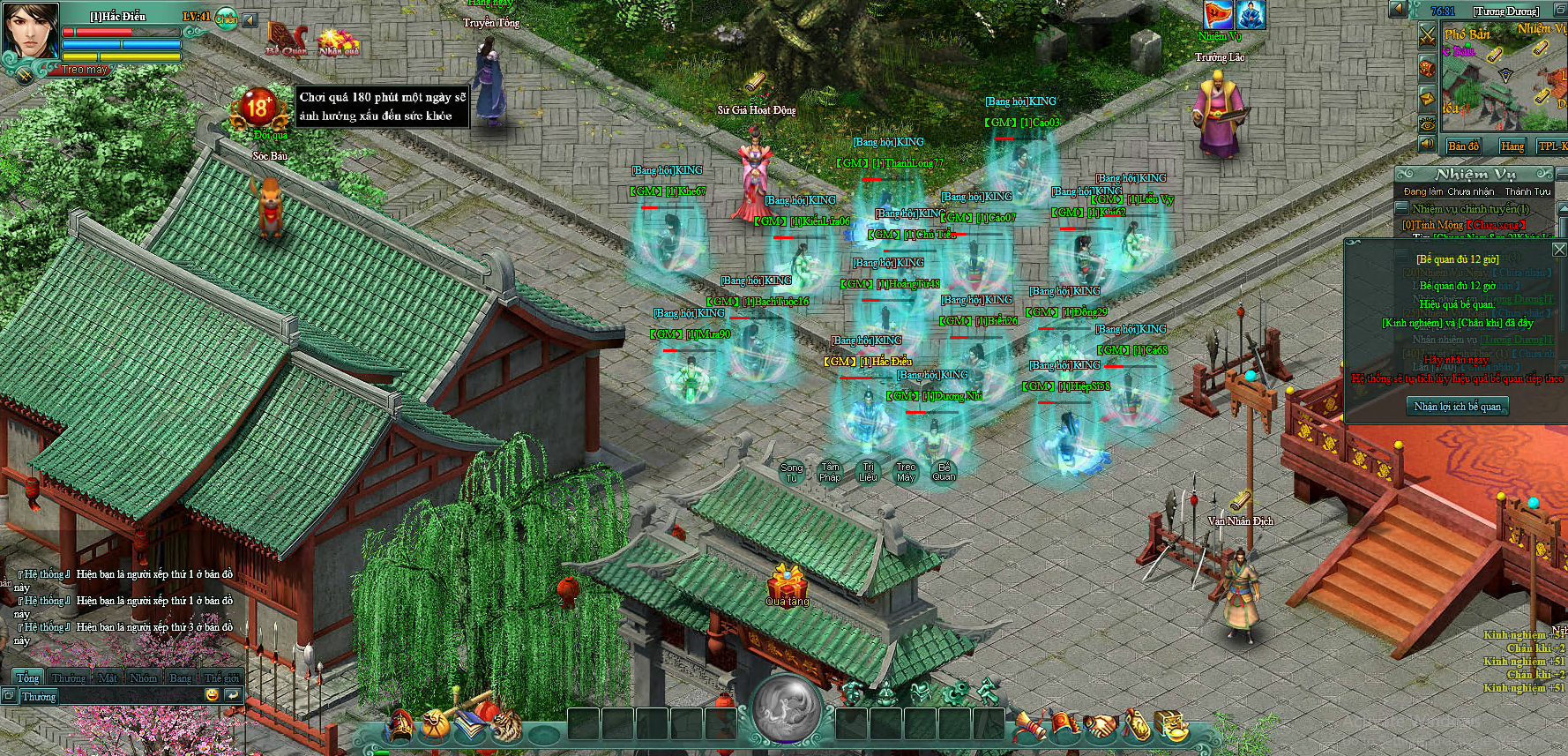Screen dimensions: 1568x756
Task: Toggle the speaker sound icon under the minimap
Action: point(1427,142)
